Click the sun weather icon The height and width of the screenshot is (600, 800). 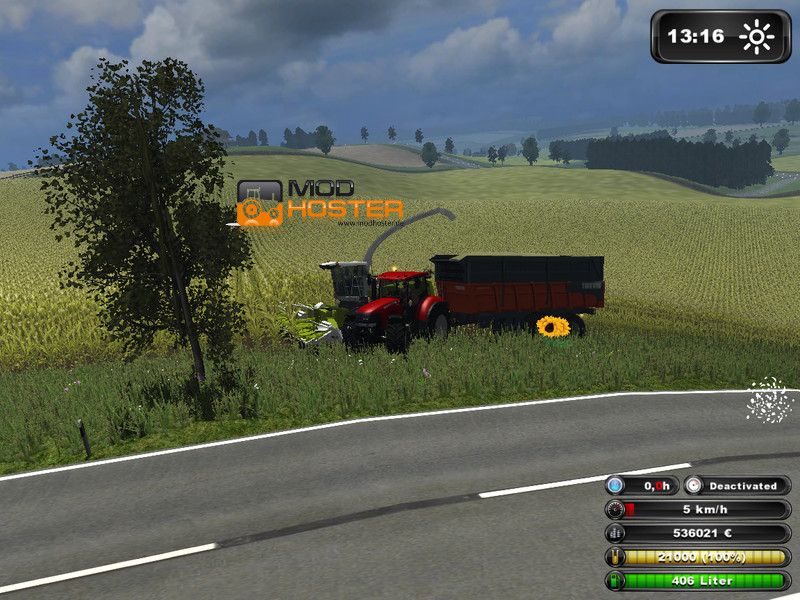tap(757, 37)
